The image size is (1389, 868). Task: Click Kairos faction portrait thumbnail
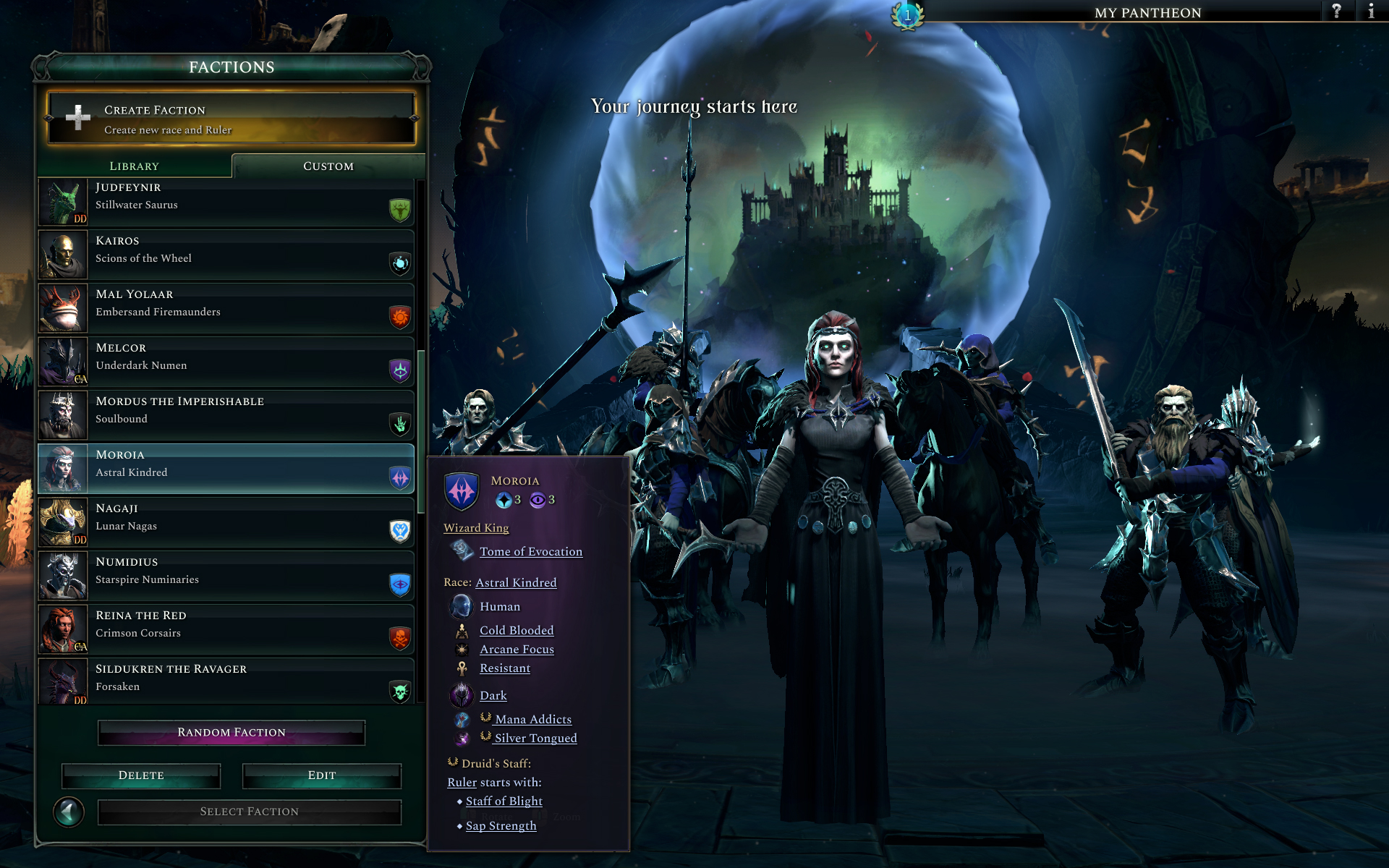62,255
